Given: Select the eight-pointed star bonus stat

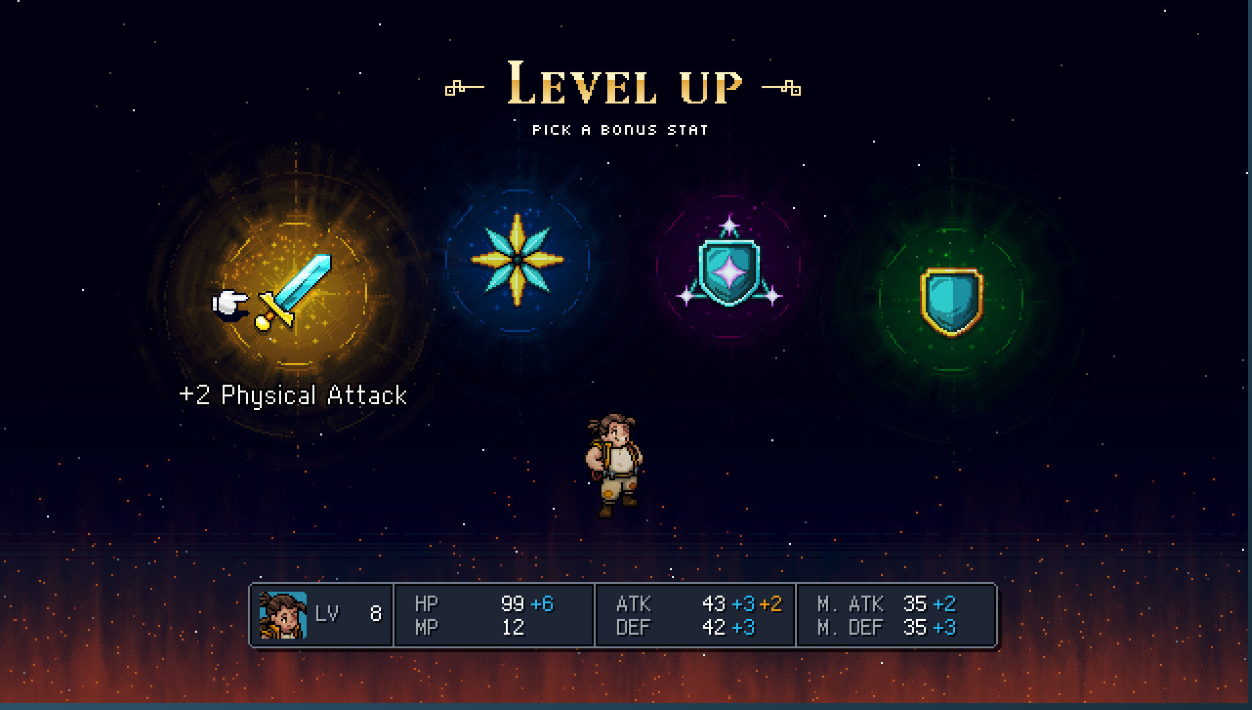Looking at the screenshot, I should (x=517, y=259).
